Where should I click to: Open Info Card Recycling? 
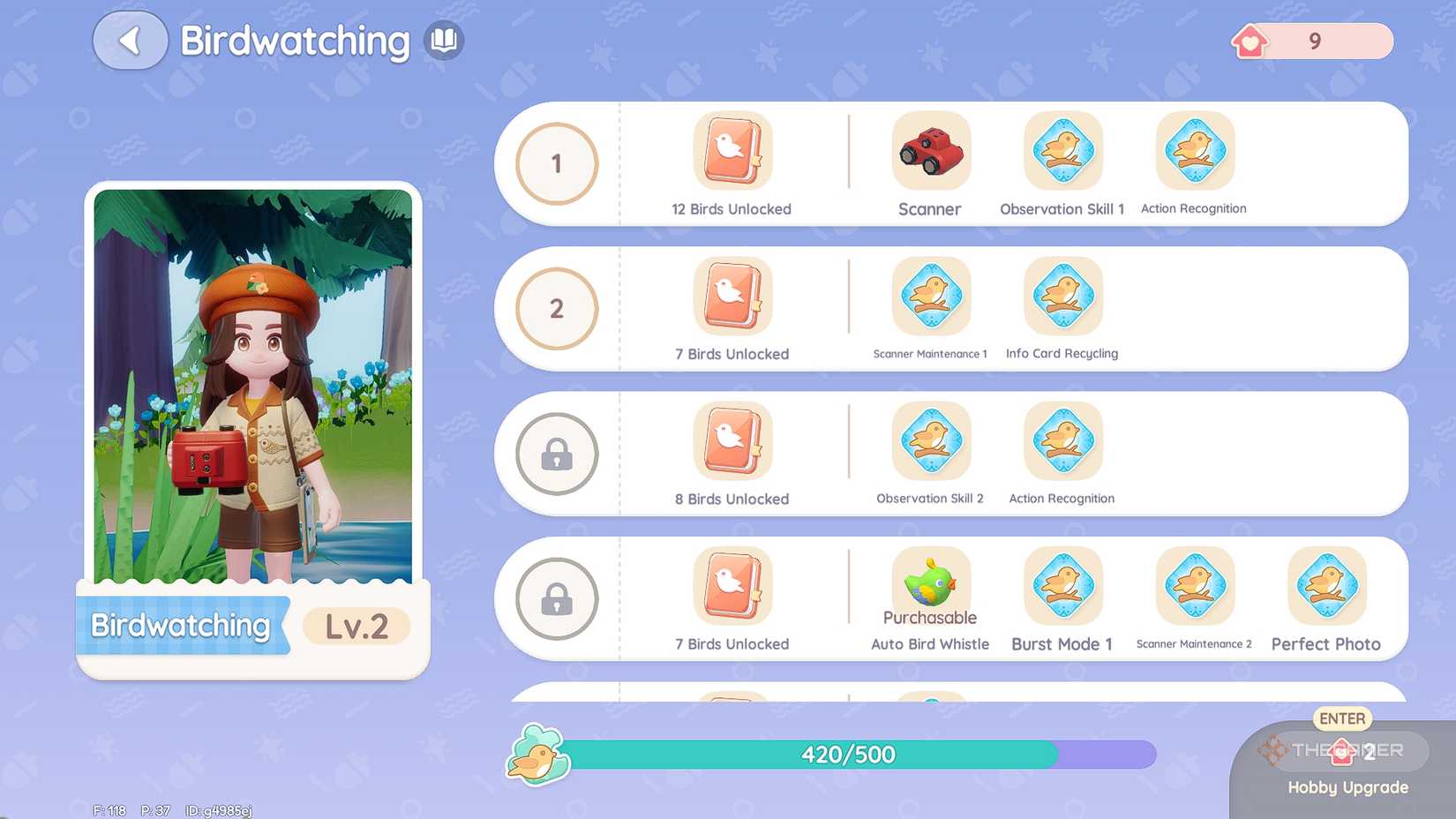point(1062,297)
